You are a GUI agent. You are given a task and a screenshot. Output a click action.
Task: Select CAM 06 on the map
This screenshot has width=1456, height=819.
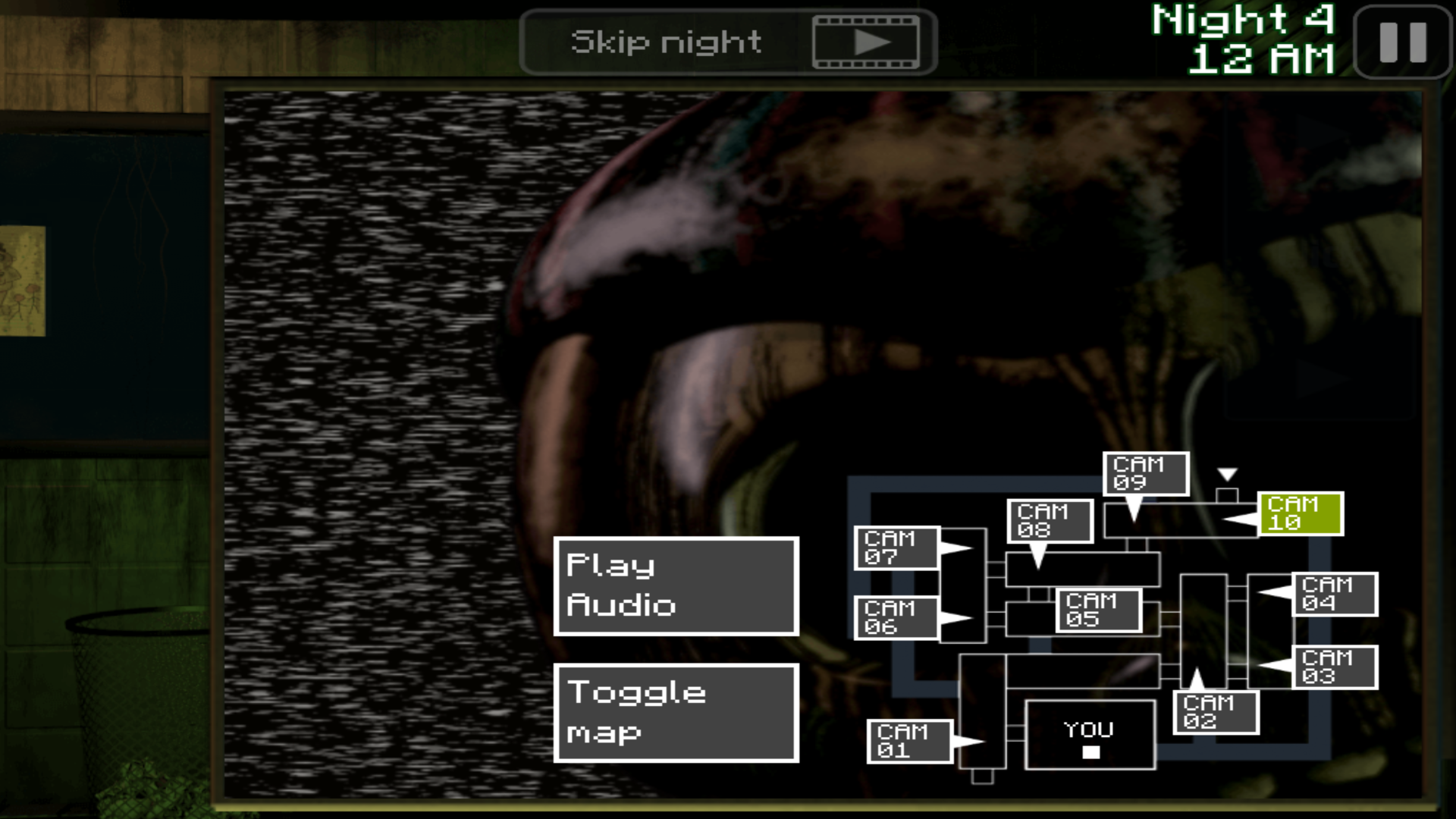pos(898,617)
